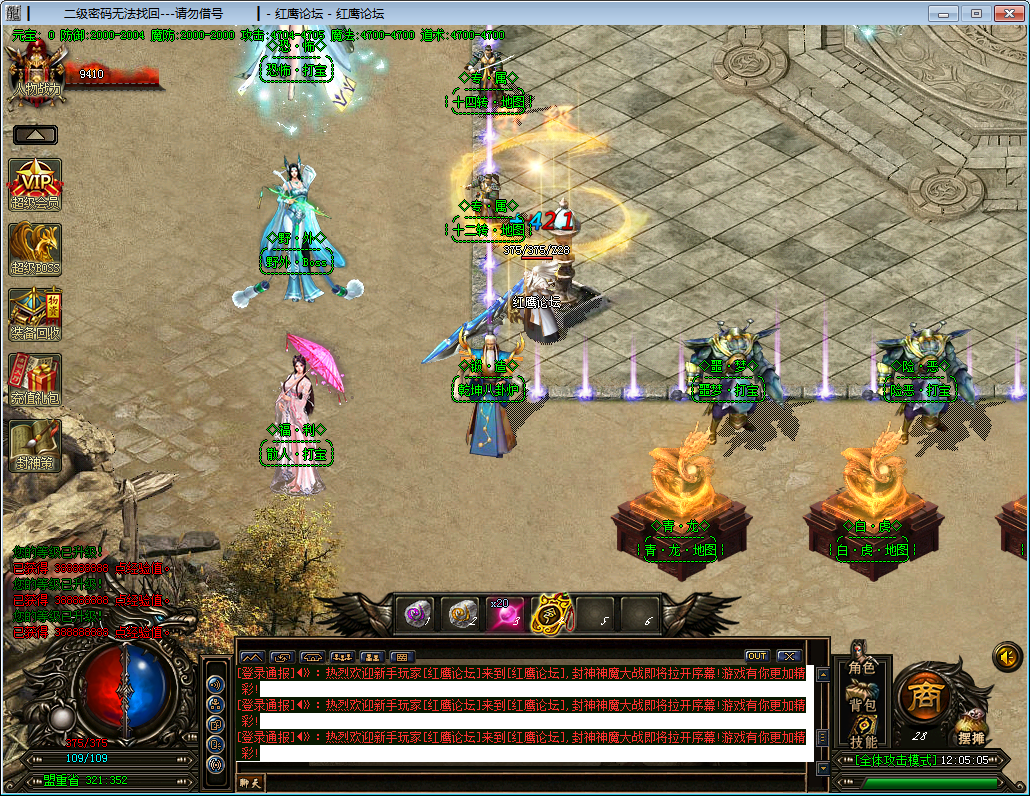Maximize the game window

coord(976,13)
